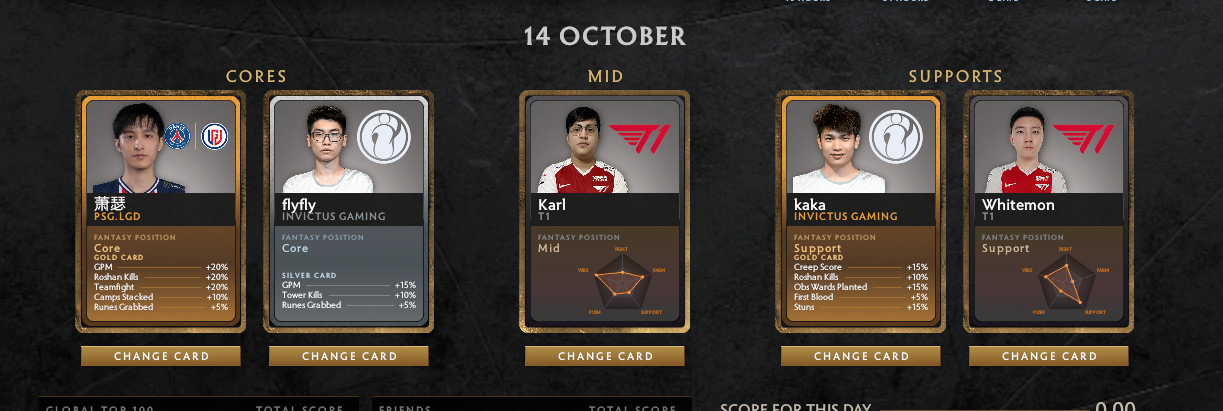
Task: Select Whitemon's T1 support card
Action: [1049, 212]
